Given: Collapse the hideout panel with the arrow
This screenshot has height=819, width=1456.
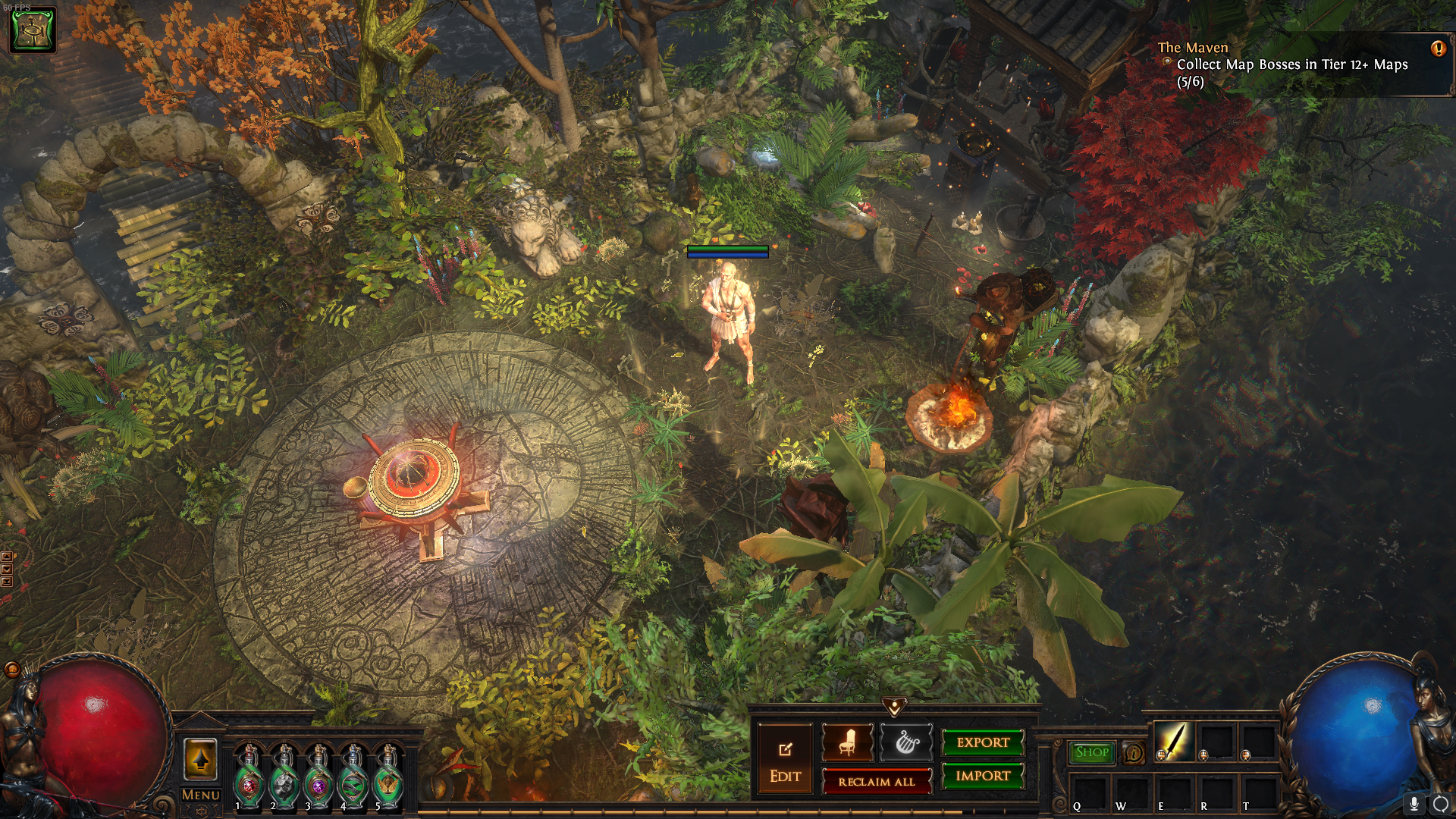Looking at the screenshot, I should [895, 708].
